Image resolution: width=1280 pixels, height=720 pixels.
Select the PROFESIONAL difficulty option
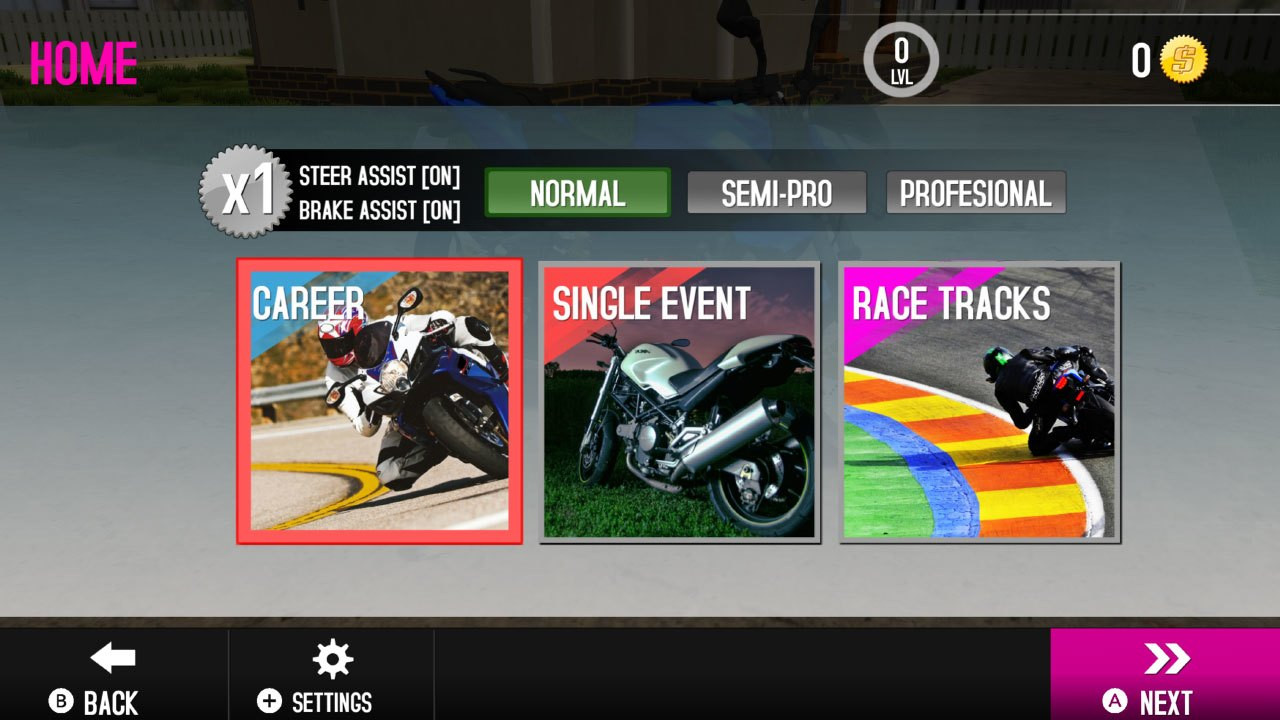976,192
